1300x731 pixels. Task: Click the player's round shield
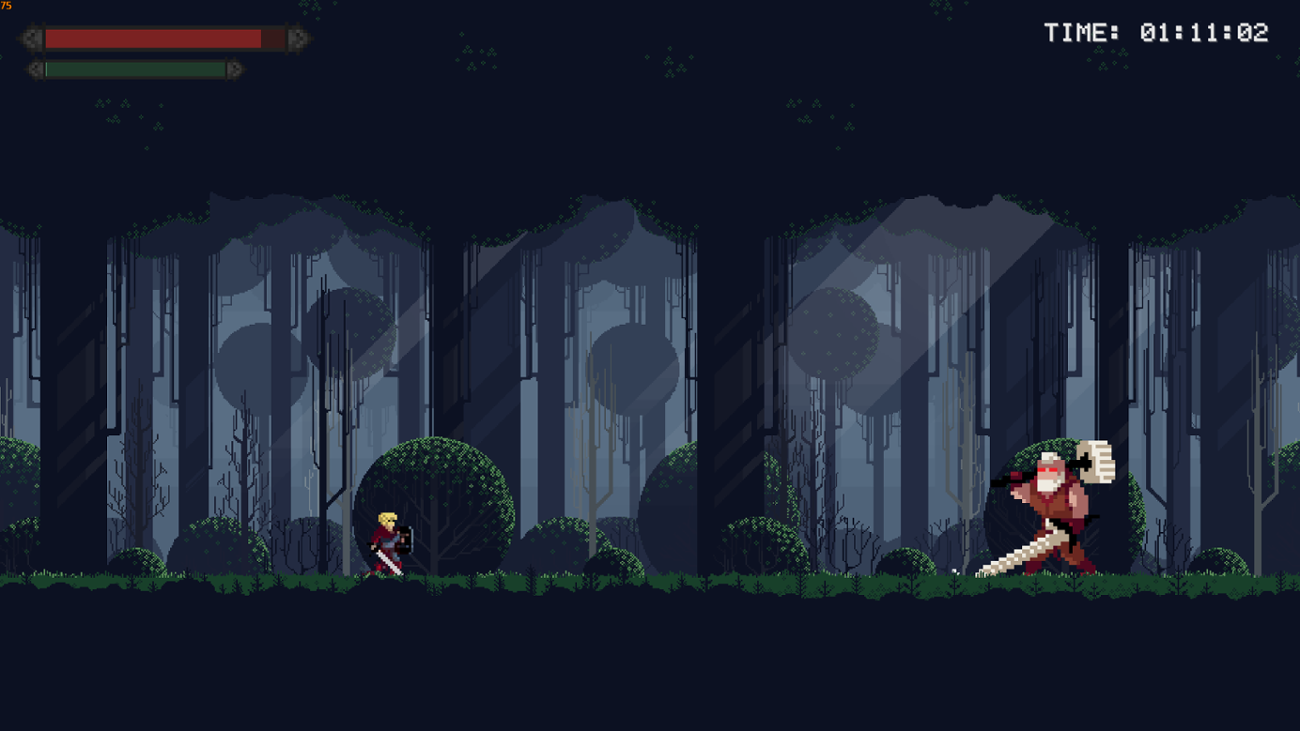404,540
